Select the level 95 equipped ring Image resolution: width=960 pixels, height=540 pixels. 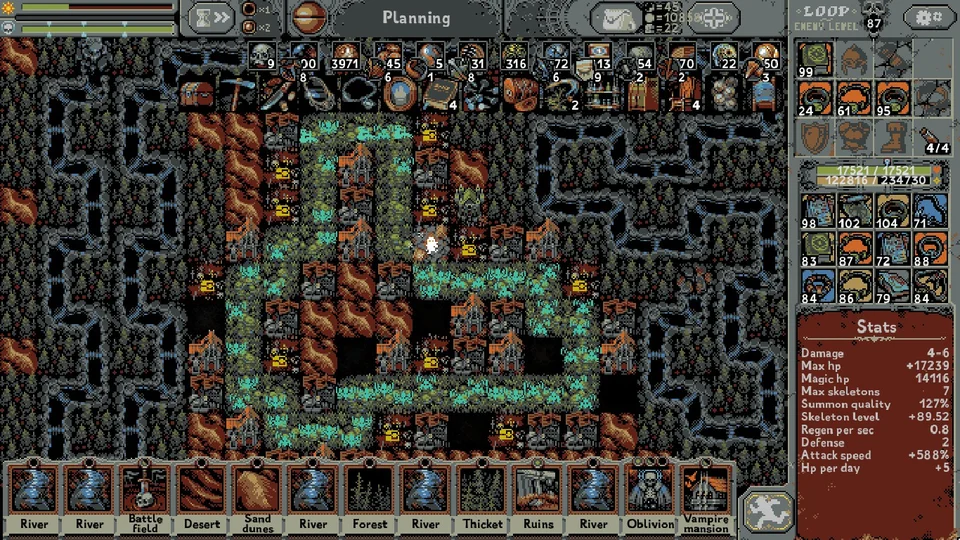click(x=891, y=97)
